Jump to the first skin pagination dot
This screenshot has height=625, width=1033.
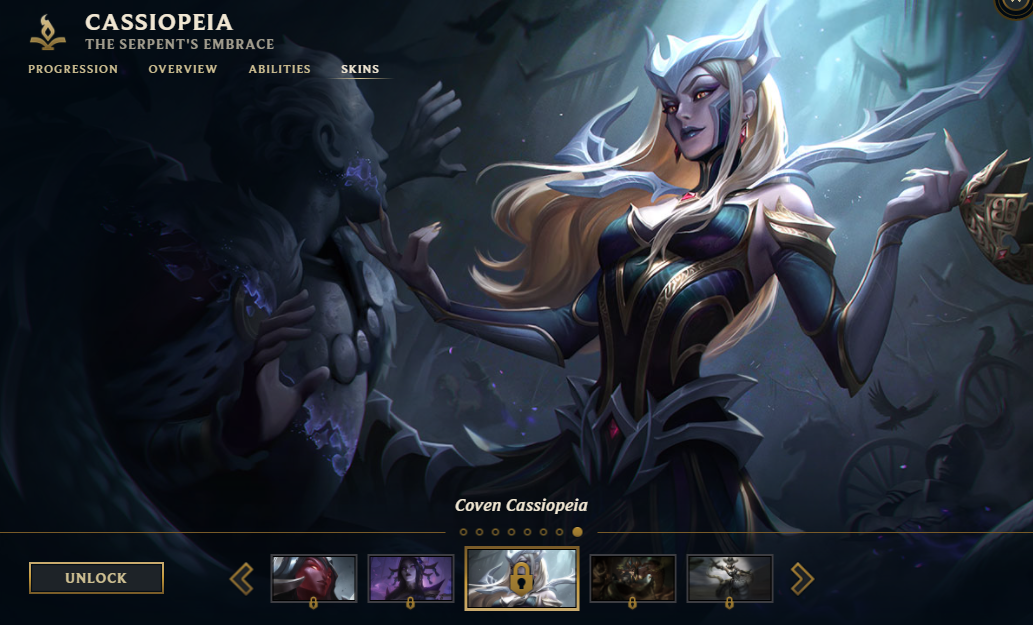tap(463, 532)
